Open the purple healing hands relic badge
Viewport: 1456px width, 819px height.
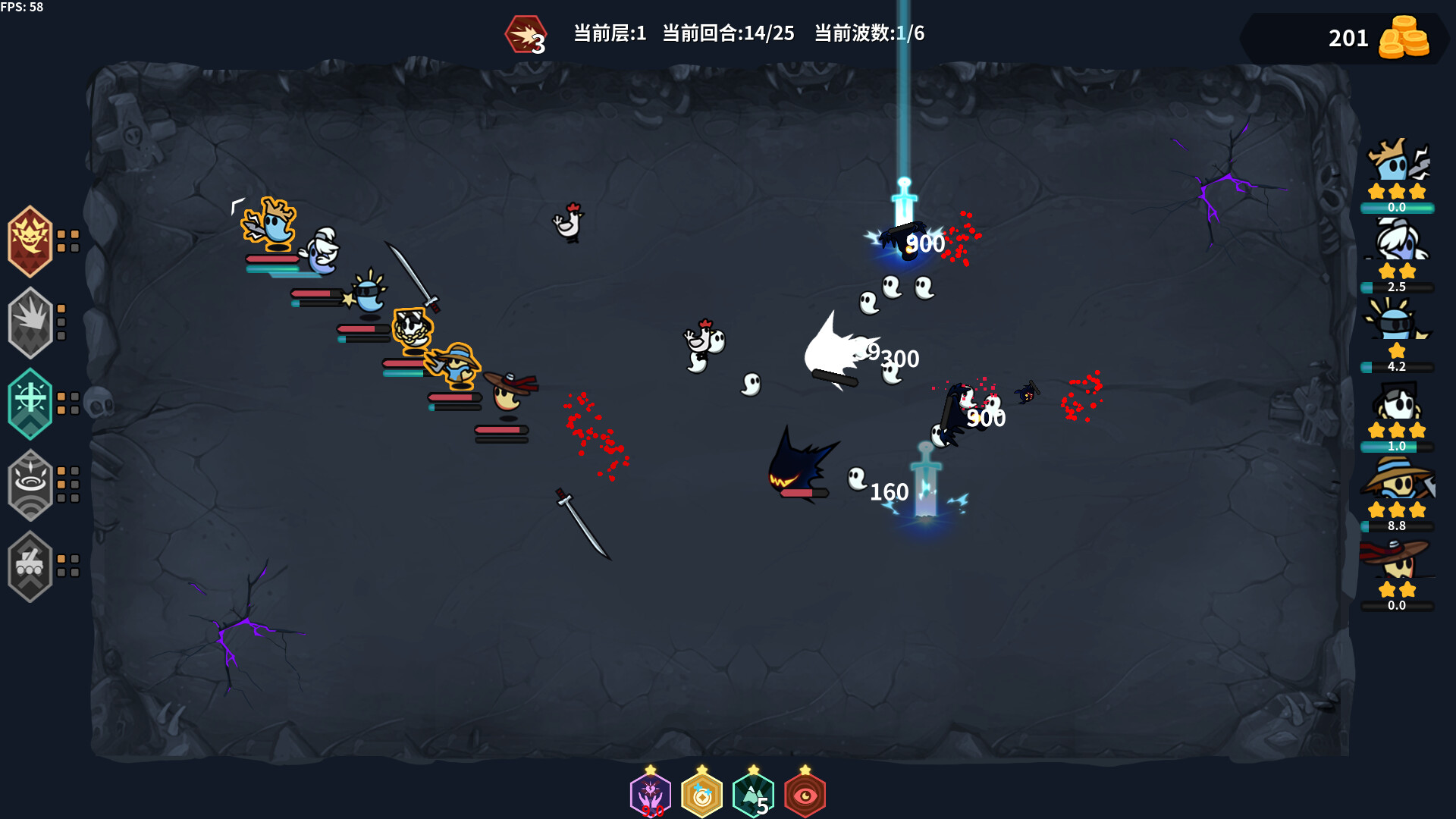click(651, 793)
